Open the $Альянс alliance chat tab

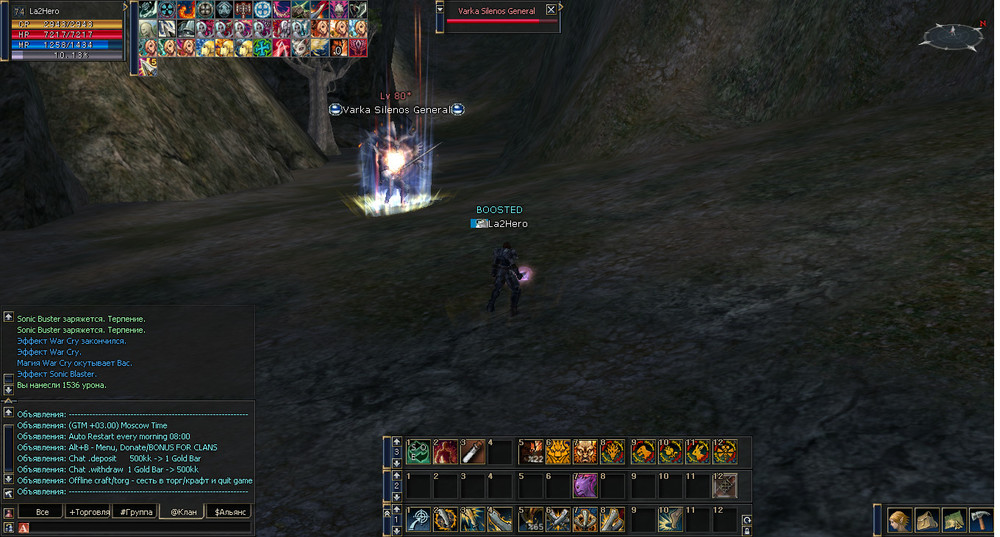coord(229,512)
